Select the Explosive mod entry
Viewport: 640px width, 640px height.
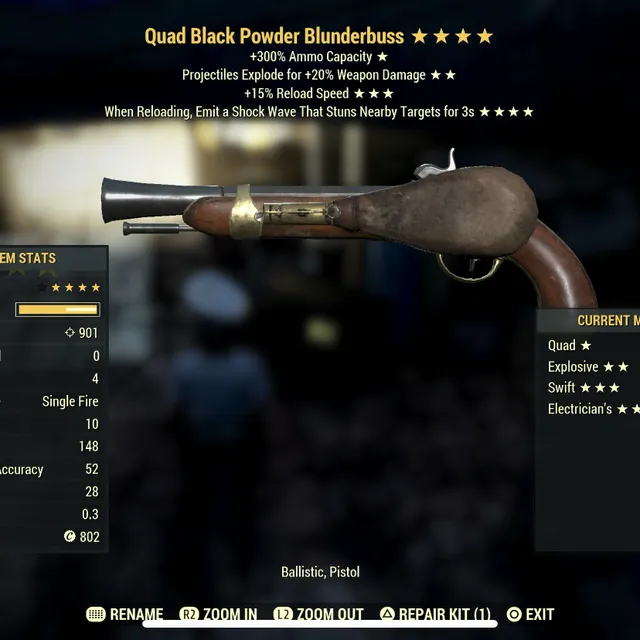pyautogui.click(x=588, y=367)
